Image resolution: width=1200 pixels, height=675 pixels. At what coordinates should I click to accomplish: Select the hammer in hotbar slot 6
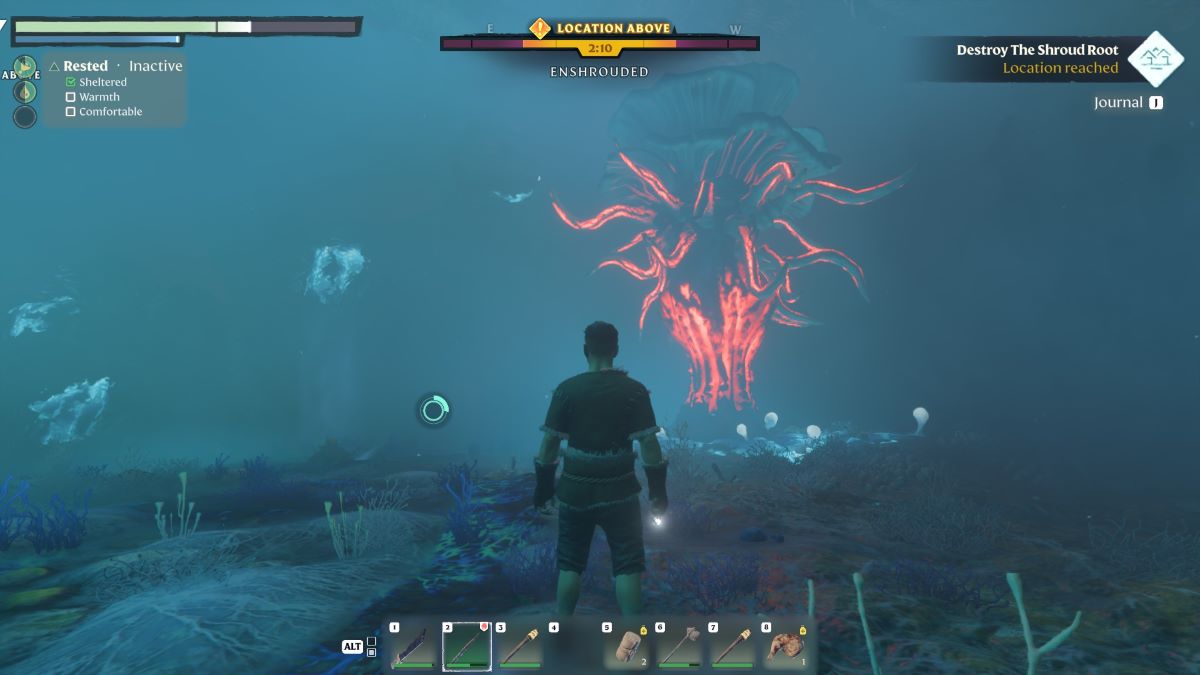coord(680,647)
